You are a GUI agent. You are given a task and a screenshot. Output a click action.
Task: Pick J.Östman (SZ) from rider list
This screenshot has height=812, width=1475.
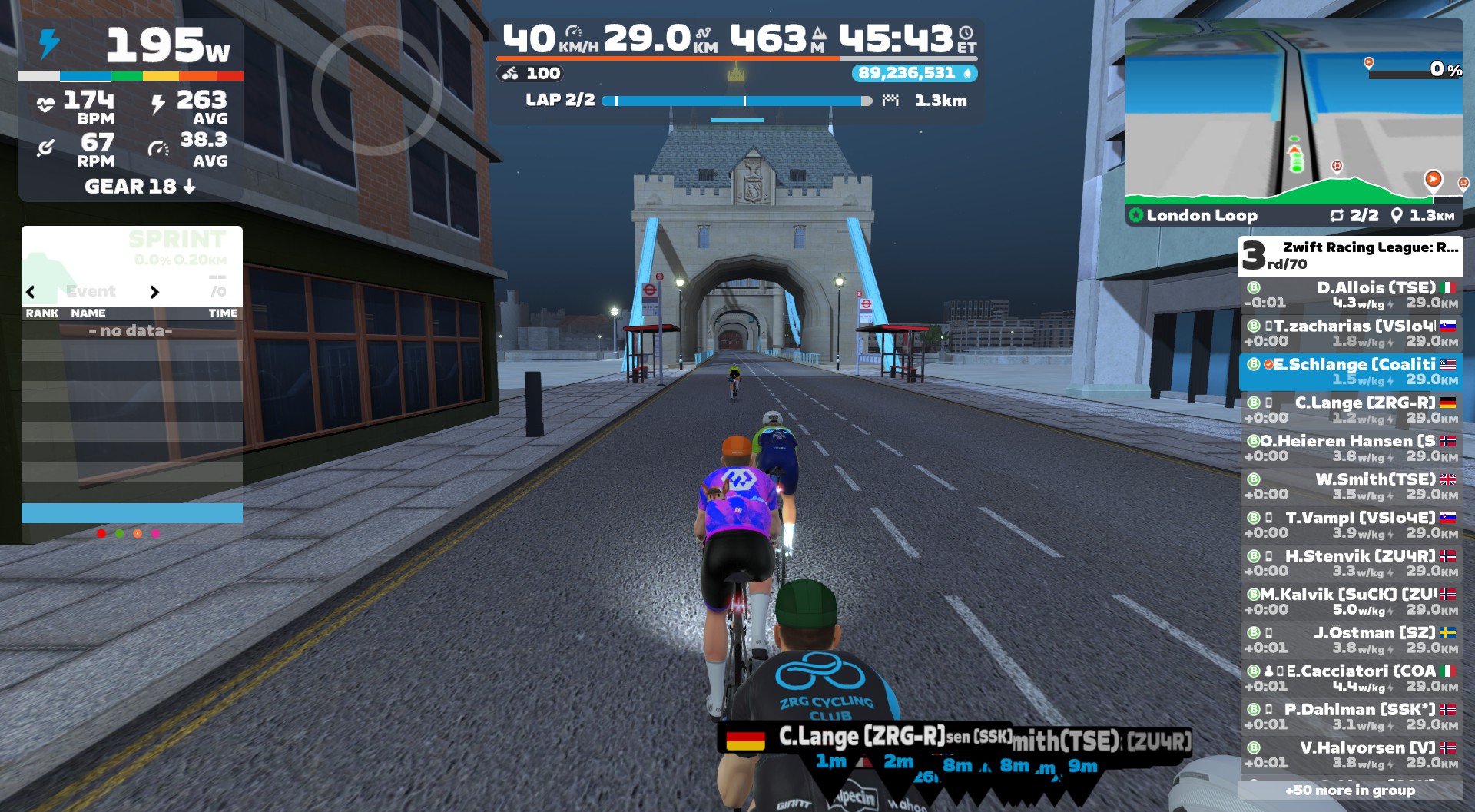[1351, 641]
